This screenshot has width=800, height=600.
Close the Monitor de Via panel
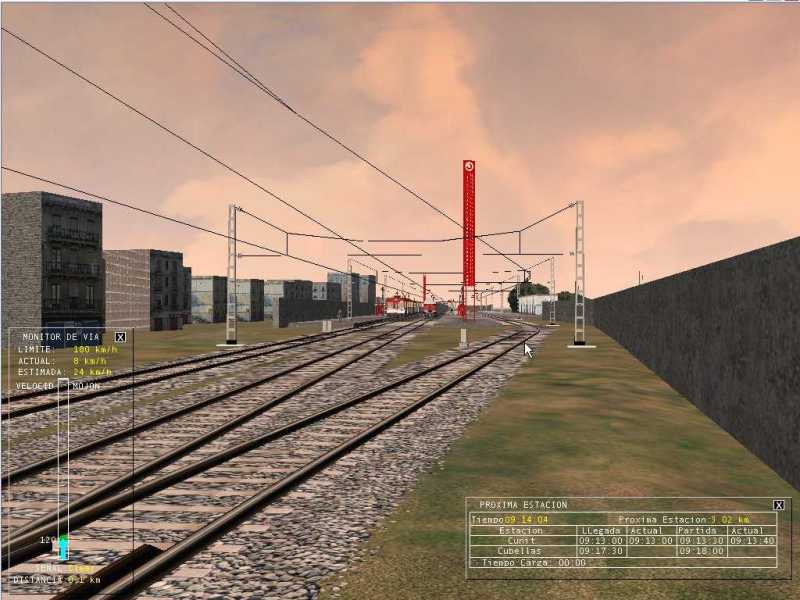coord(120,337)
